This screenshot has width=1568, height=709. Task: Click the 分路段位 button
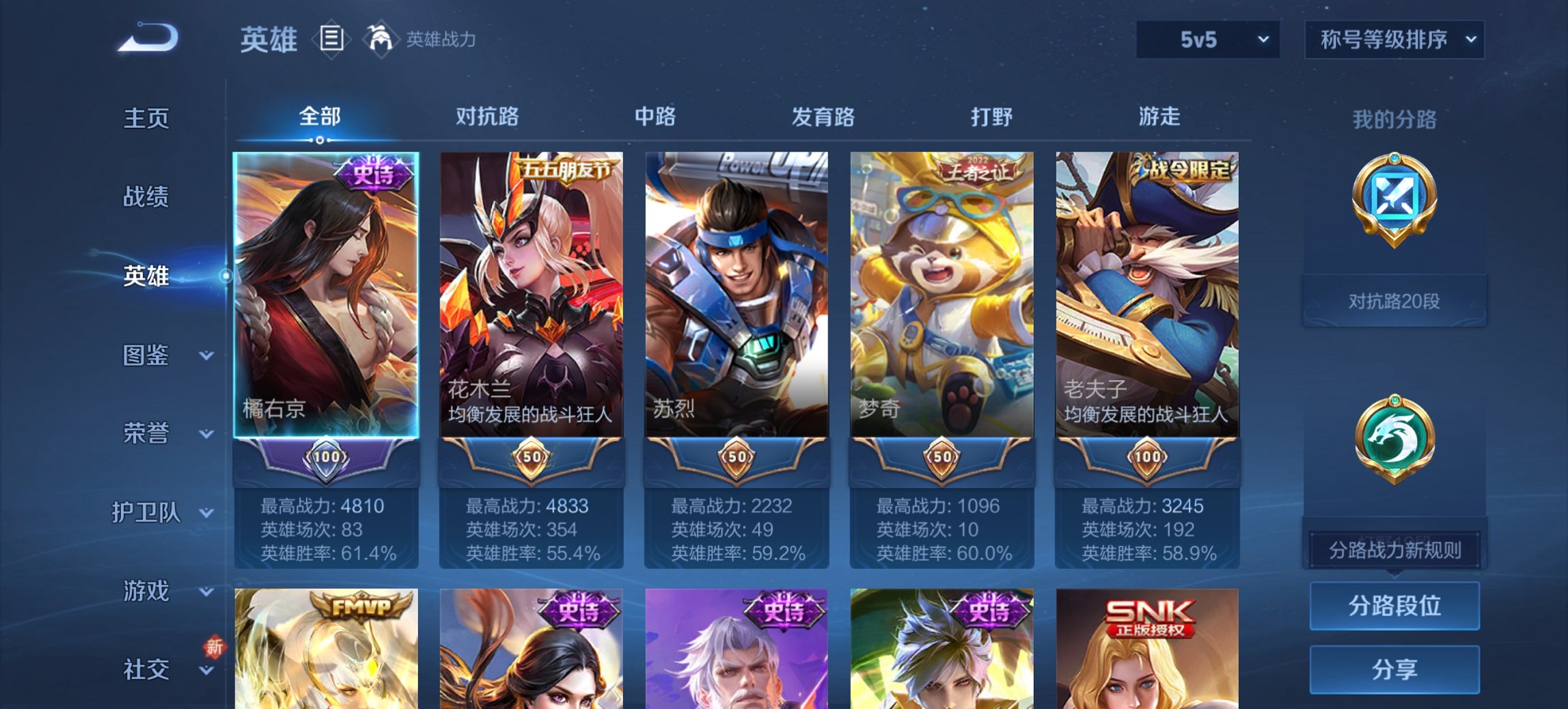click(1394, 606)
